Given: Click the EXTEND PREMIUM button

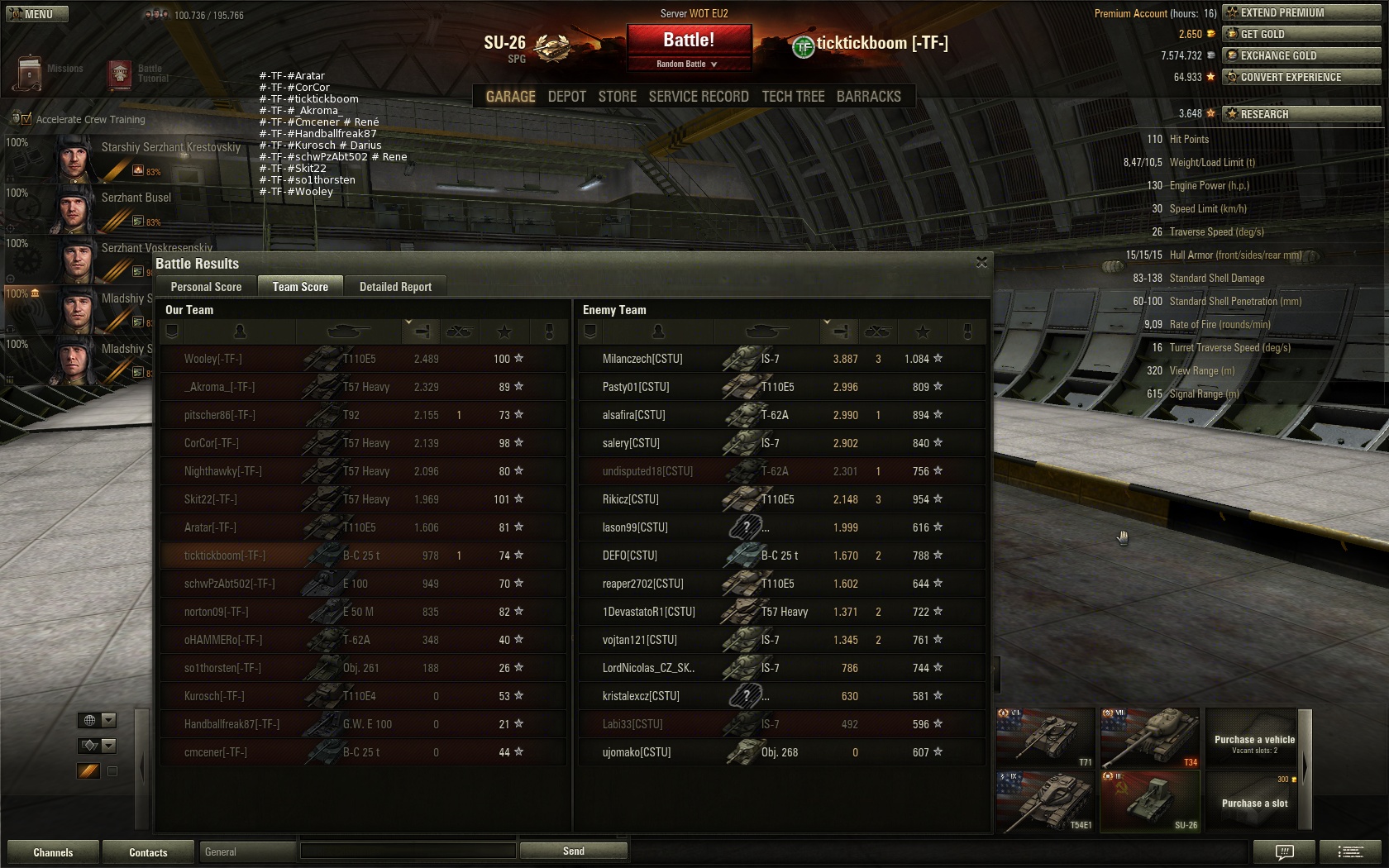Looking at the screenshot, I should tap(1301, 12).
